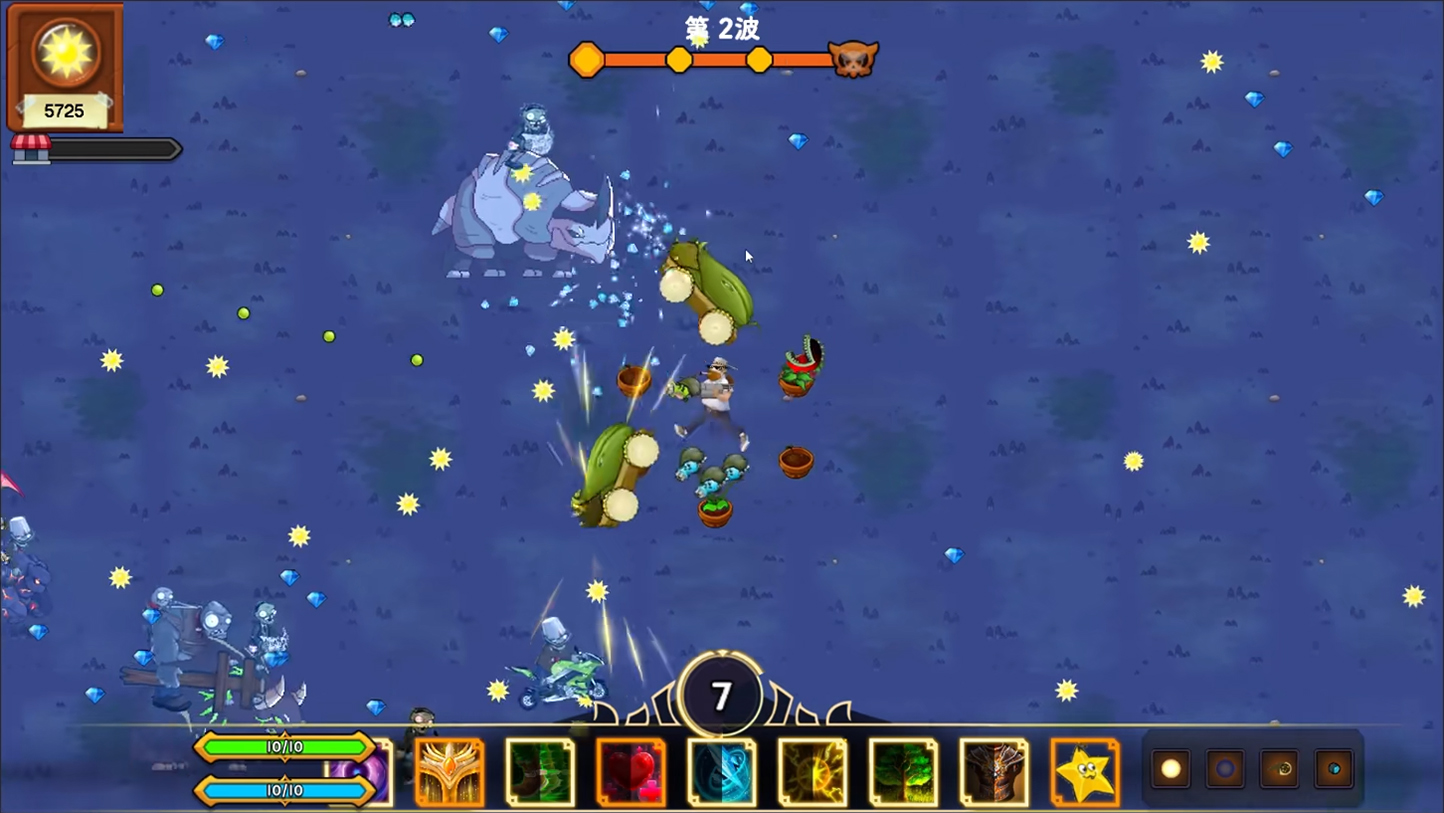Select the dark green vine skill card
Image resolution: width=1444 pixels, height=813 pixels.
540,772
